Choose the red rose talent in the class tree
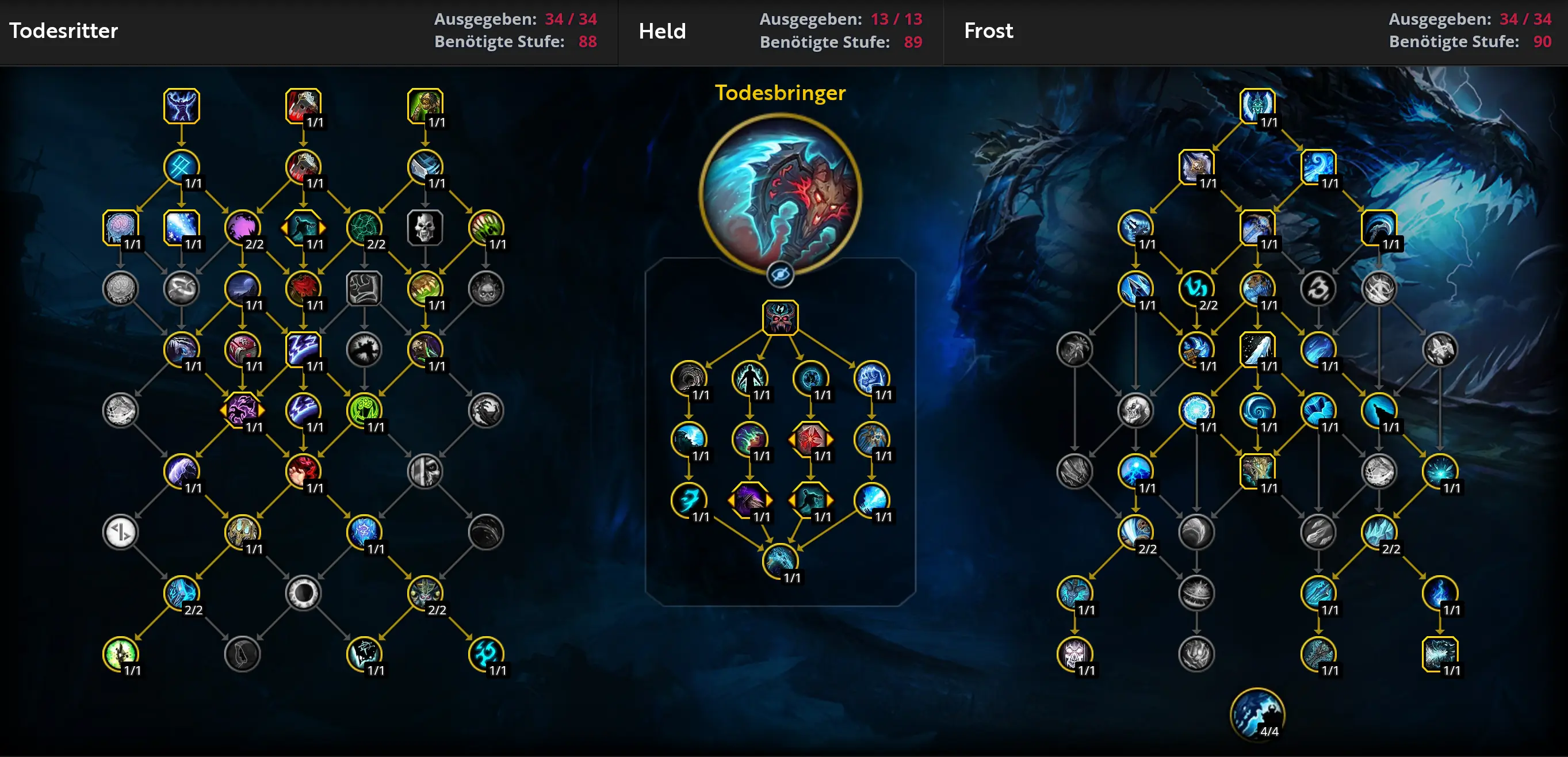The width and height of the screenshot is (1568, 757). point(303,288)
